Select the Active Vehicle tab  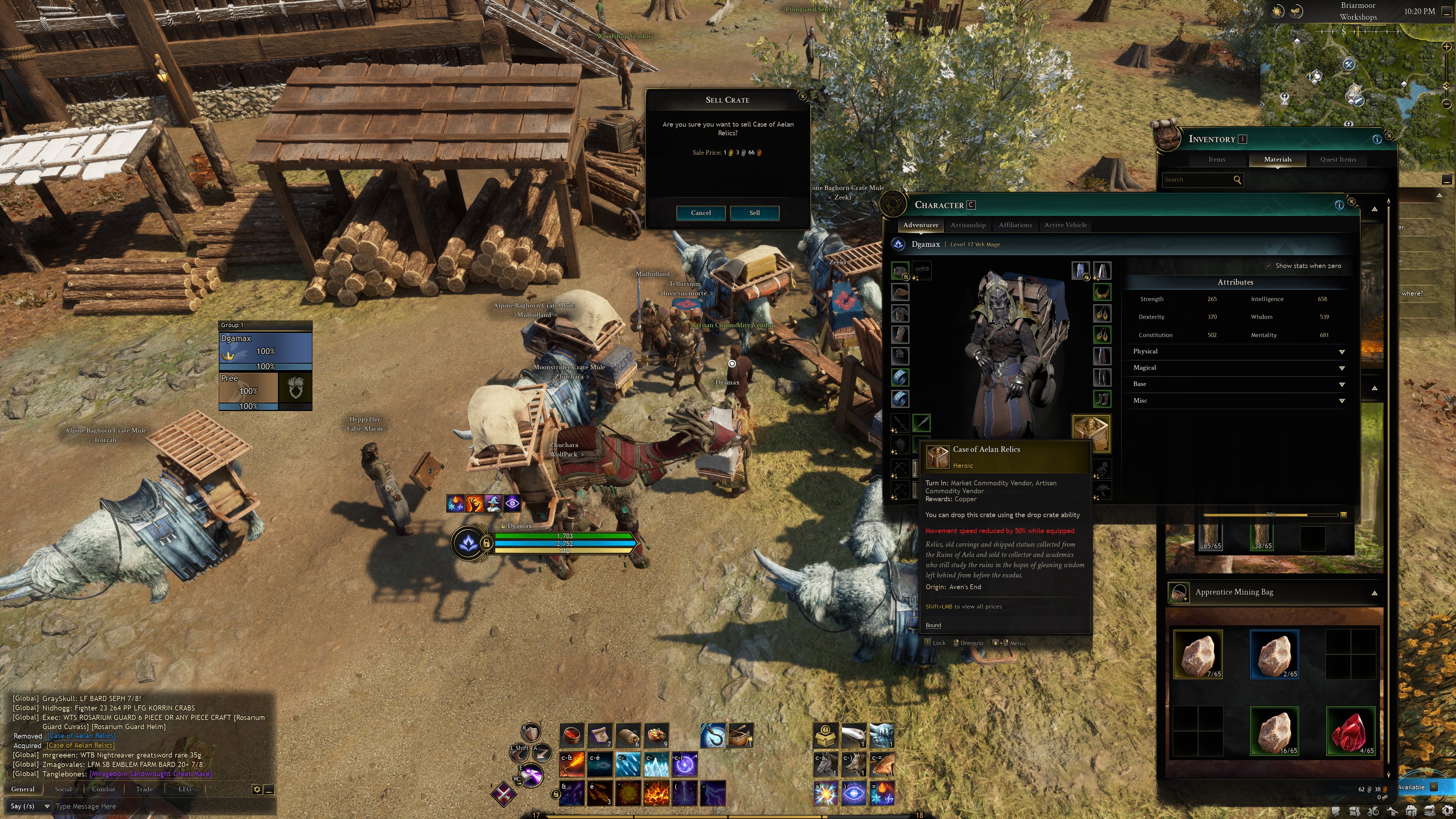click(1065, 225)
